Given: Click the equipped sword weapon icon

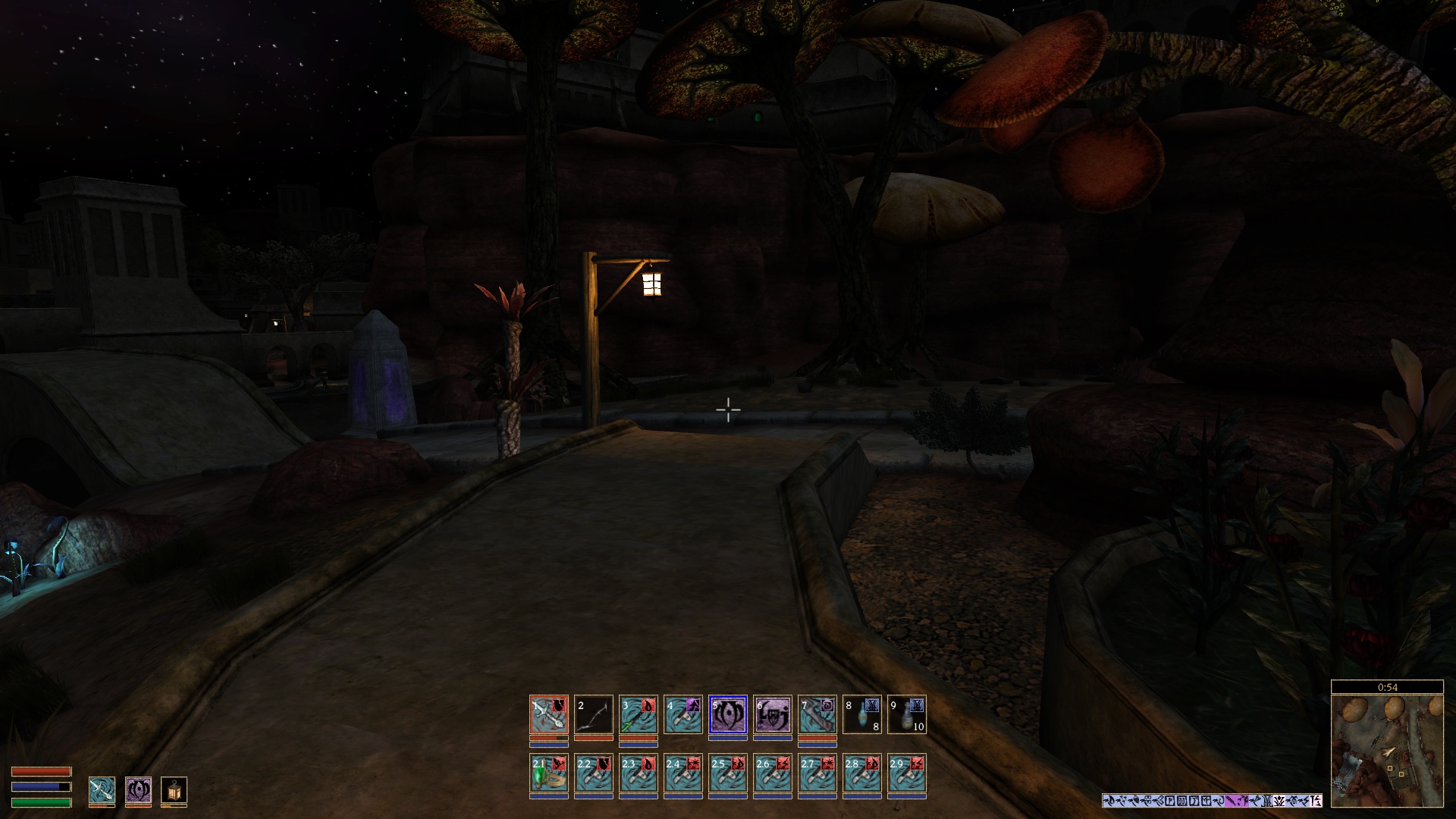Looking at the screenshot, I should coord(102,791).
